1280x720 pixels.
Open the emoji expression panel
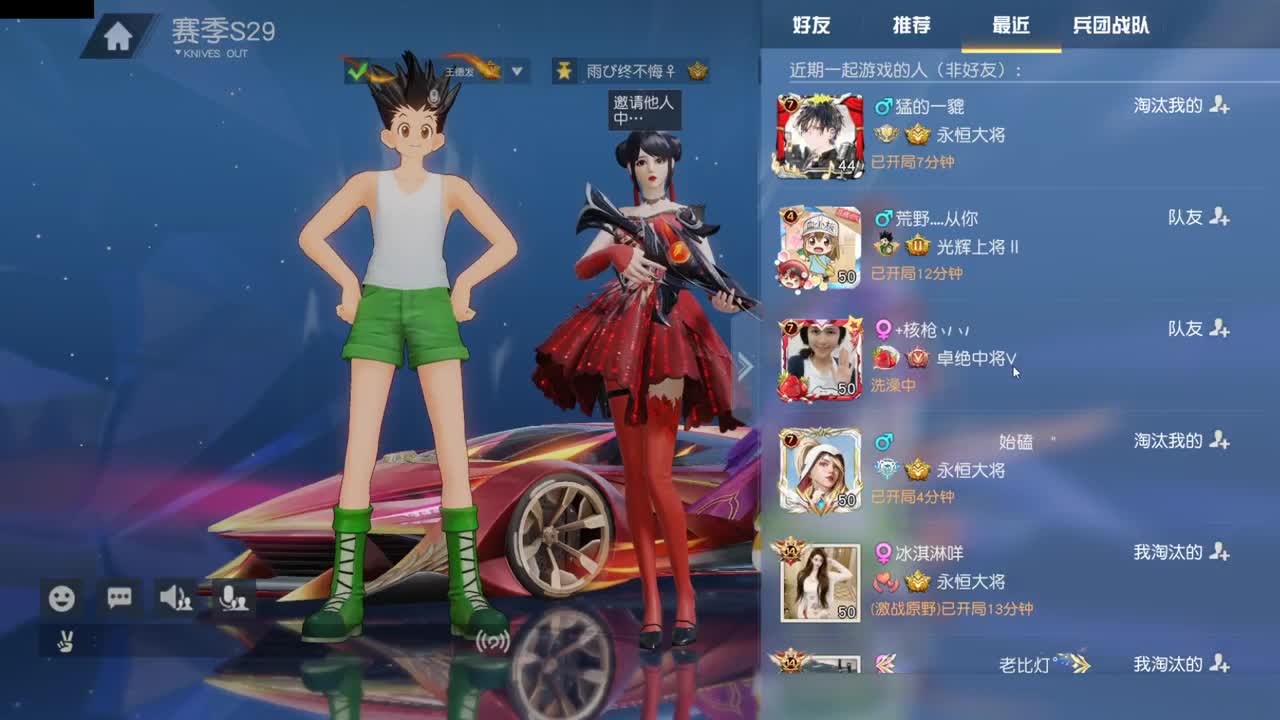[x=61, y=597]
